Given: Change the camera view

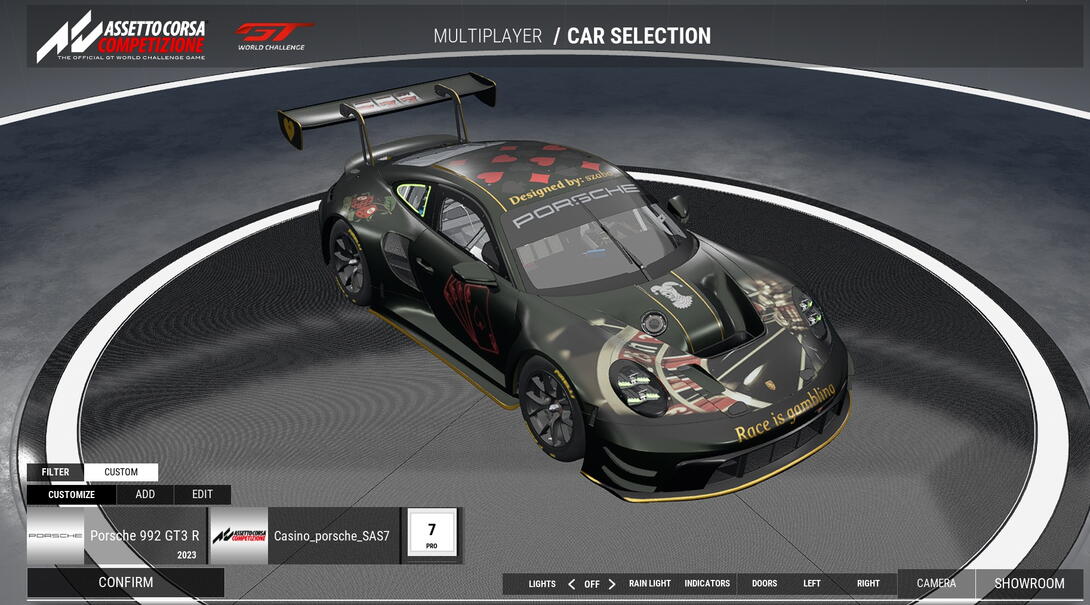Looking at the screenshot, I should point(936,583).
